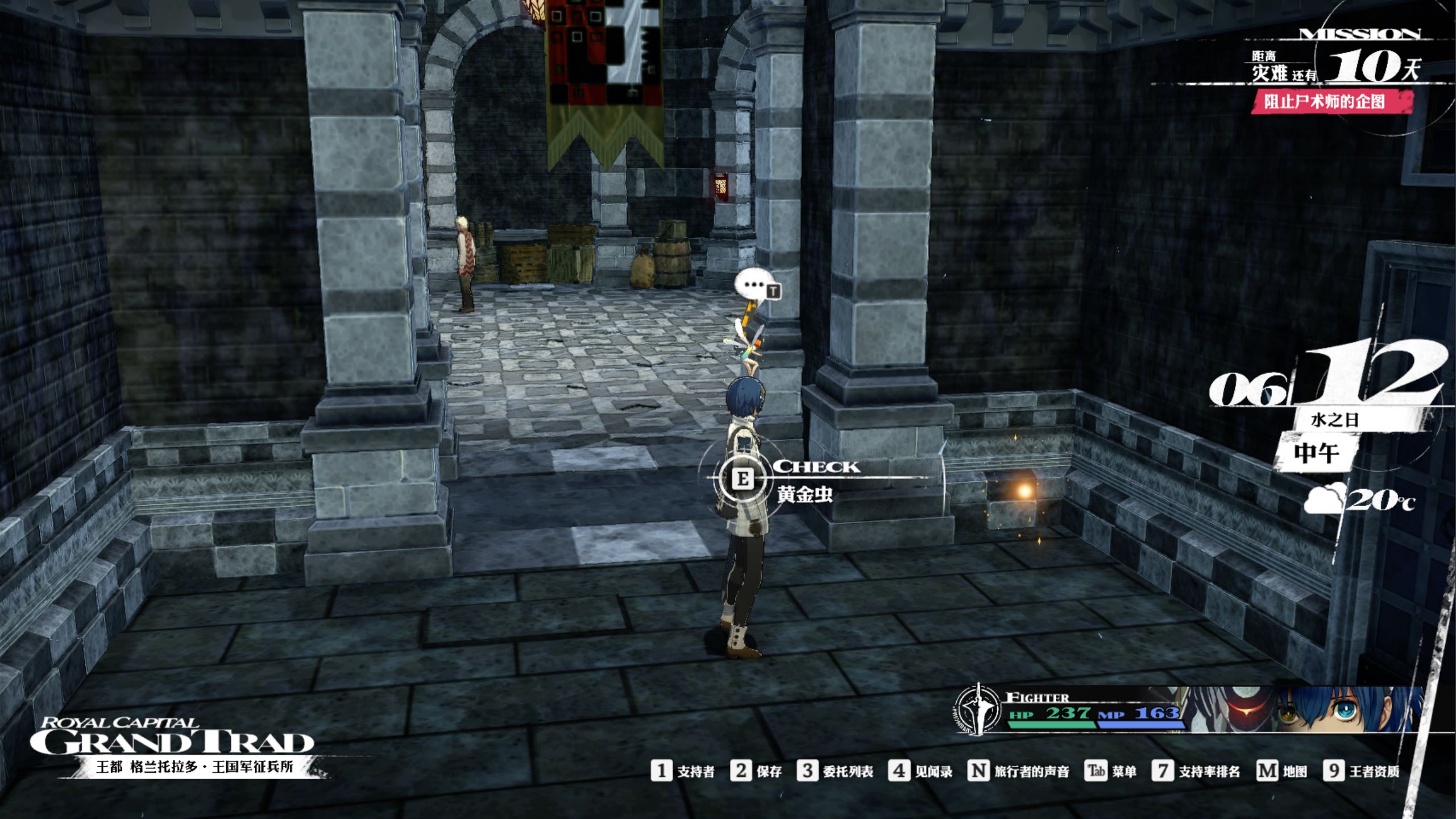The width and height of the screenshot is (1456, 819).
Task: Open the 地图 map shortcut
Action: coord(1281,771)
